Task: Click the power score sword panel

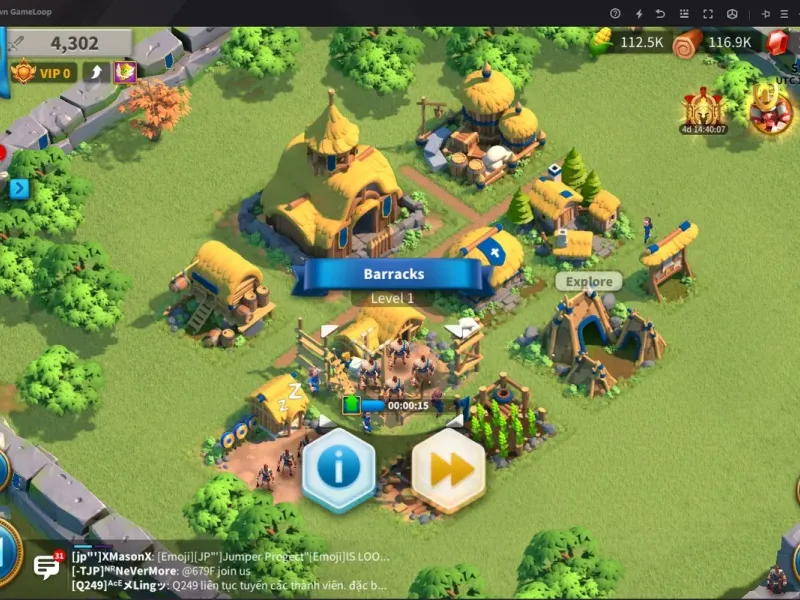Action: click(x=68, y=43)
